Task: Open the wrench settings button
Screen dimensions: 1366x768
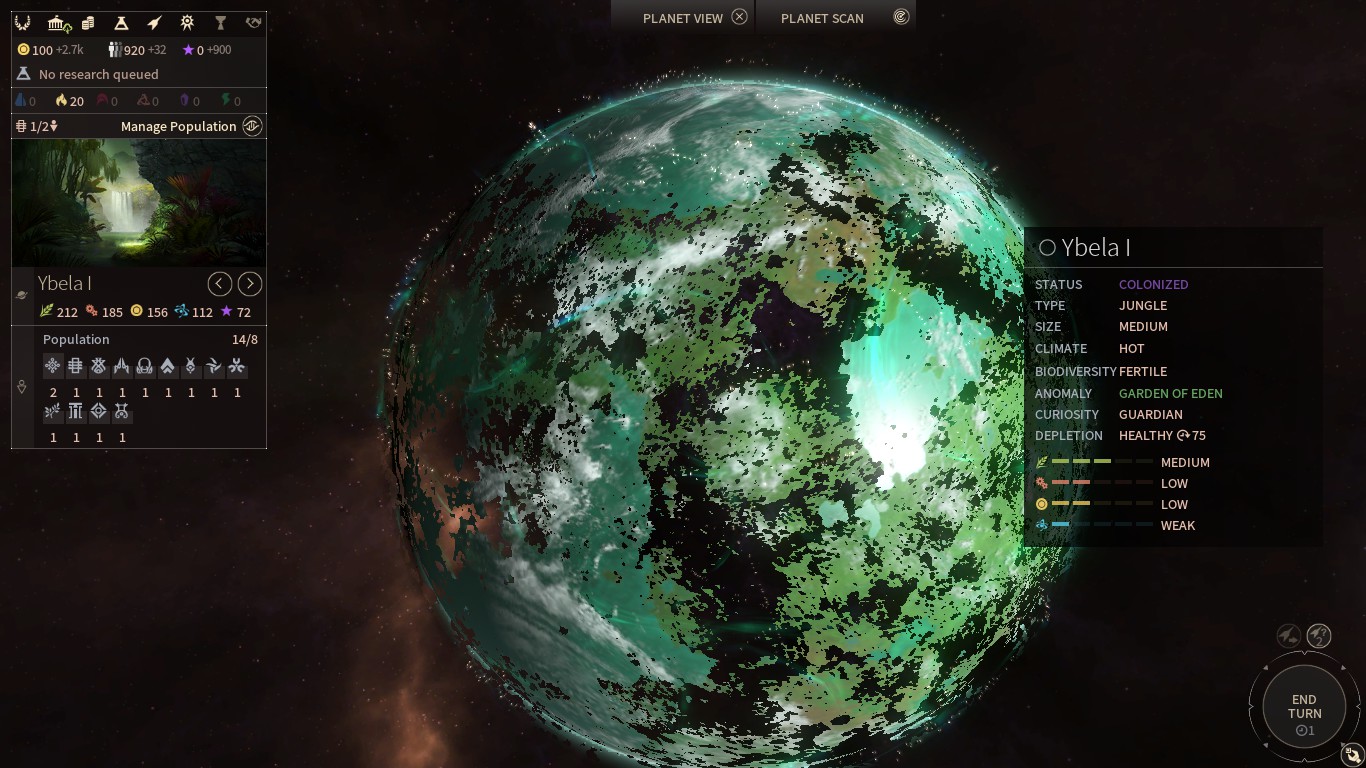Action: 1352,756
